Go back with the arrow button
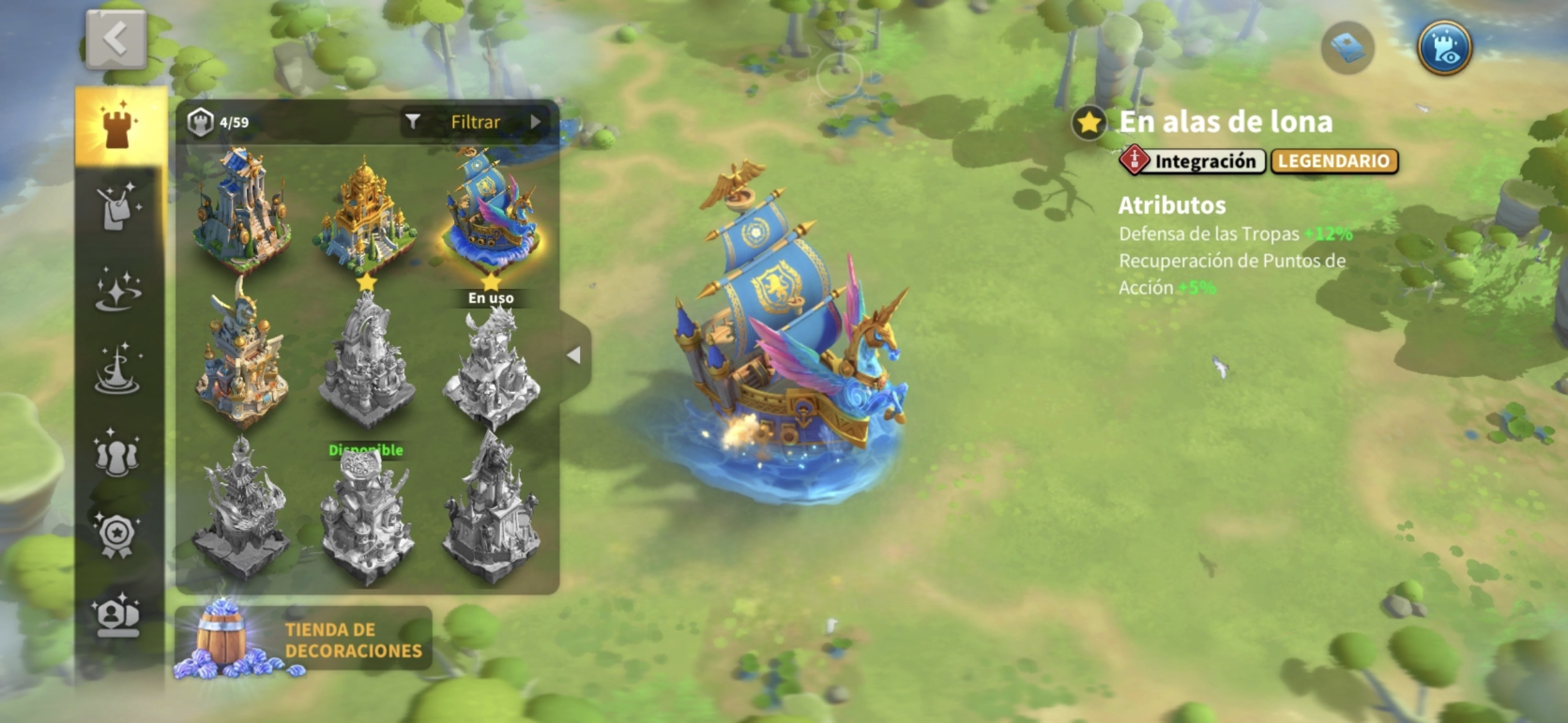Screen dimensions: 1568x723 click(x=115, y=39)
